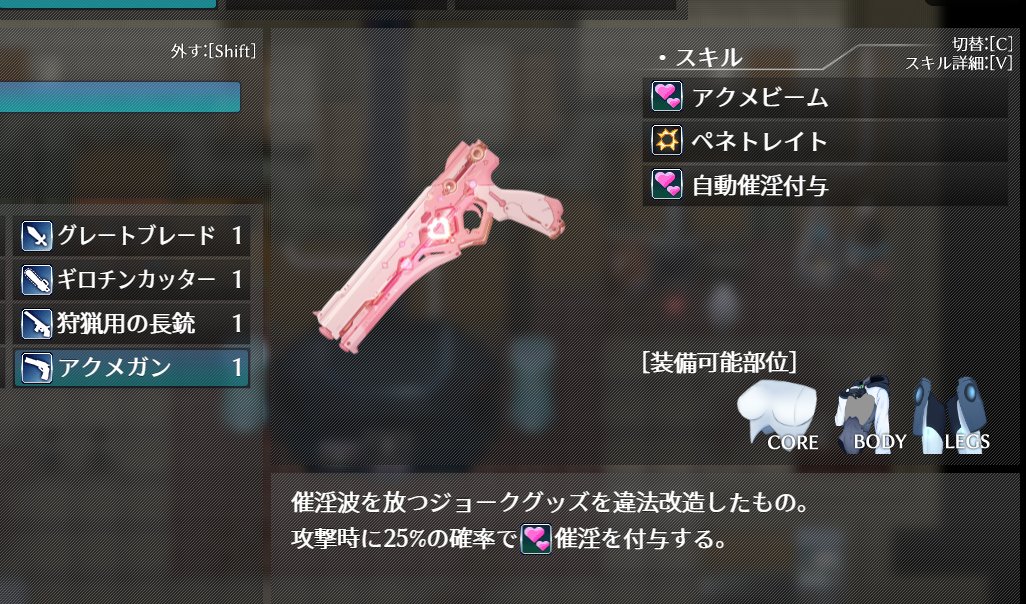Choose the ギロチンカッター list entry
Image resolution: width=1026 pixels, height=604 pixels.
[x=131, y=280]
